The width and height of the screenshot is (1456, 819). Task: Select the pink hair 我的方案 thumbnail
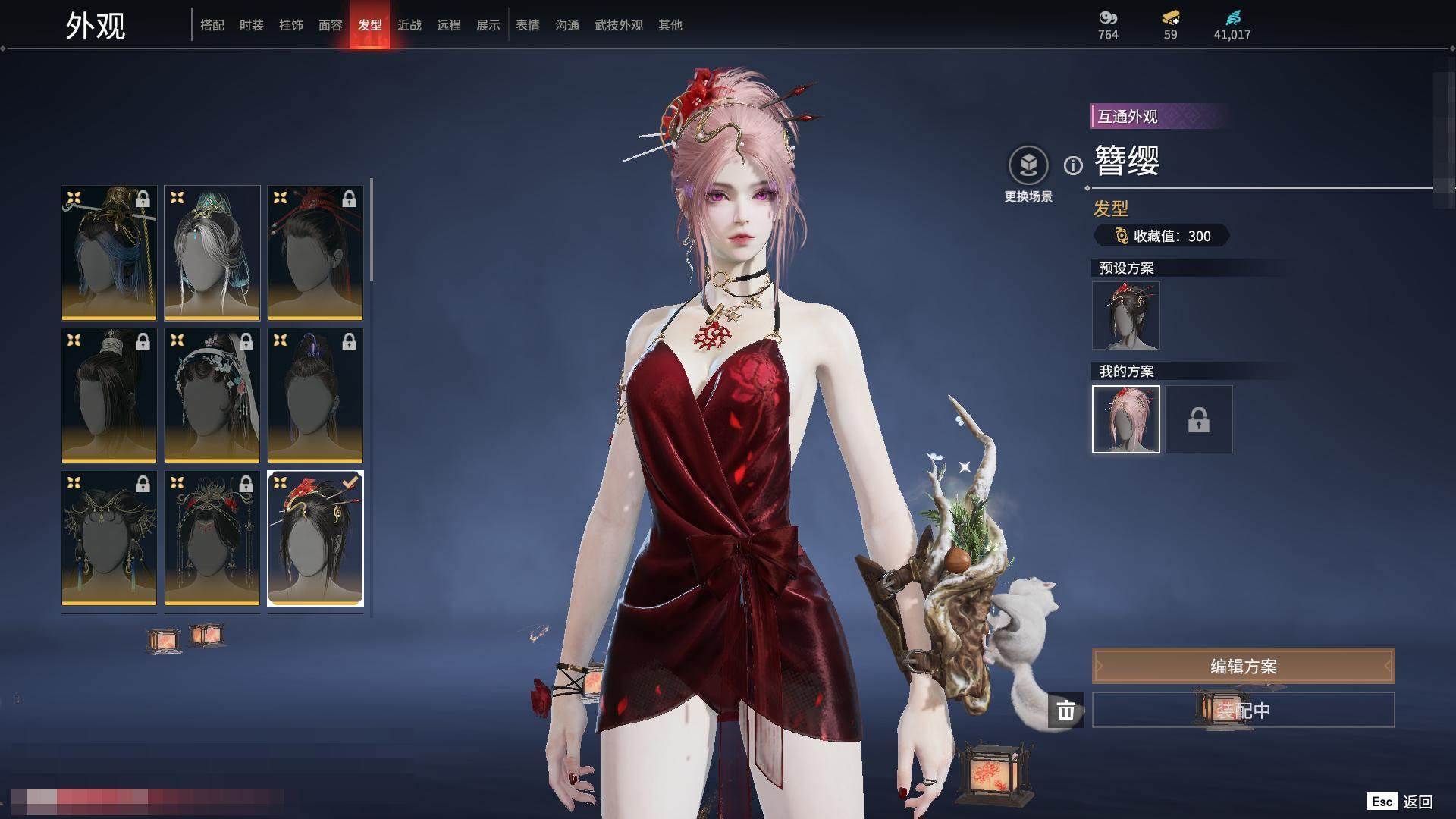click(1126, 419)
